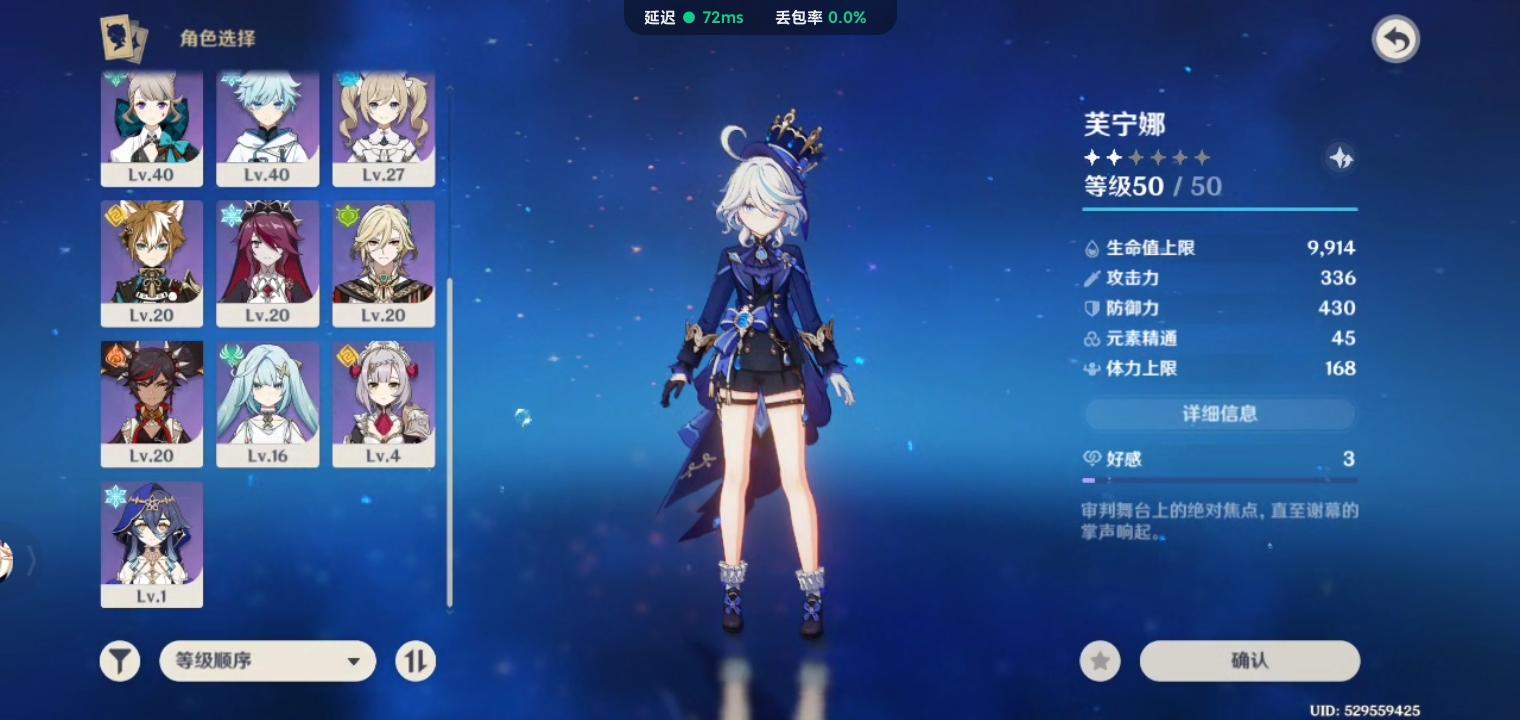
Task: Open the filter funnel icon
Action: pyautogui.click(x=119, y=661)
